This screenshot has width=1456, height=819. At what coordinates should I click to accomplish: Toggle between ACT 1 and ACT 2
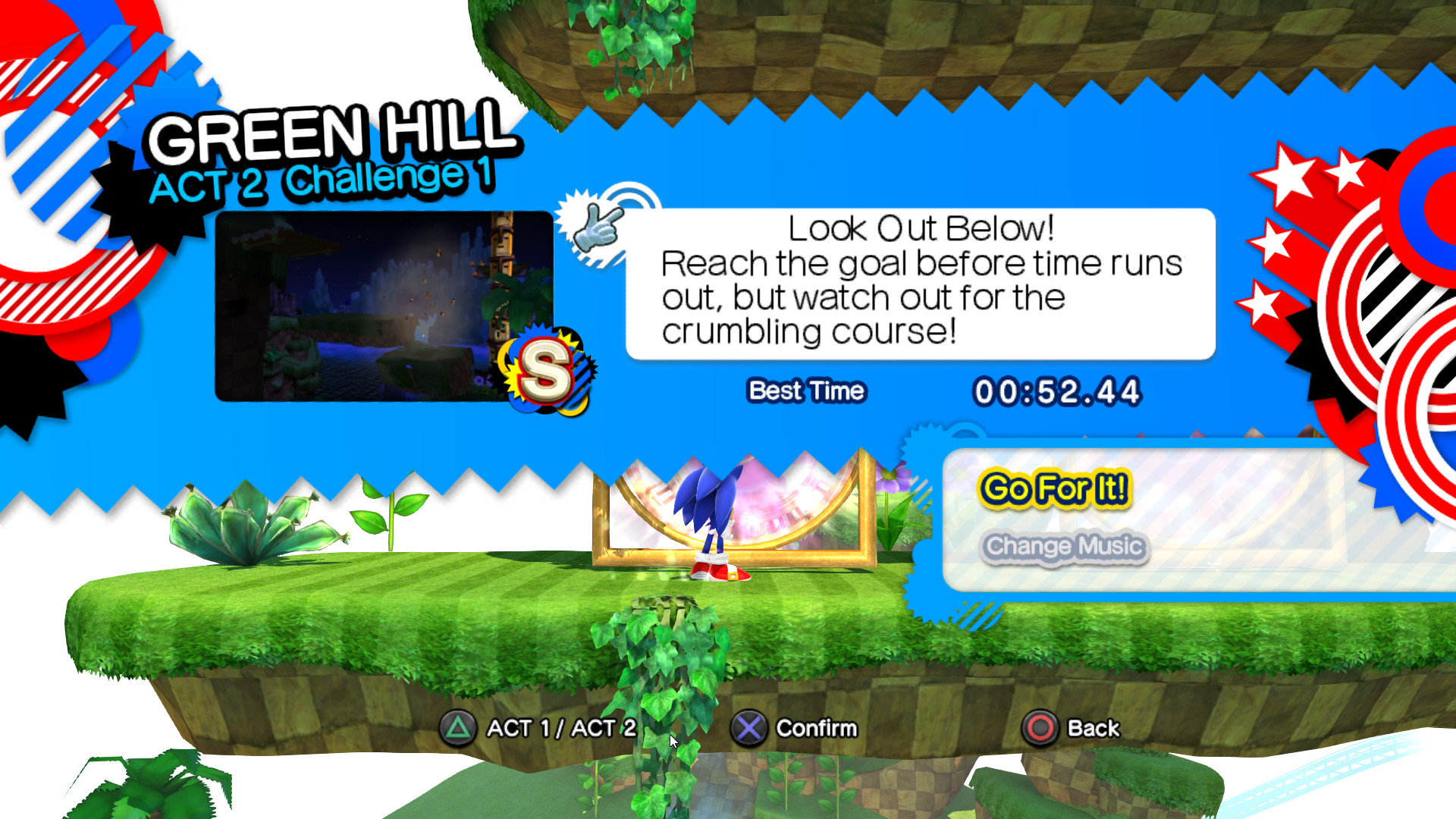[561, 728]
